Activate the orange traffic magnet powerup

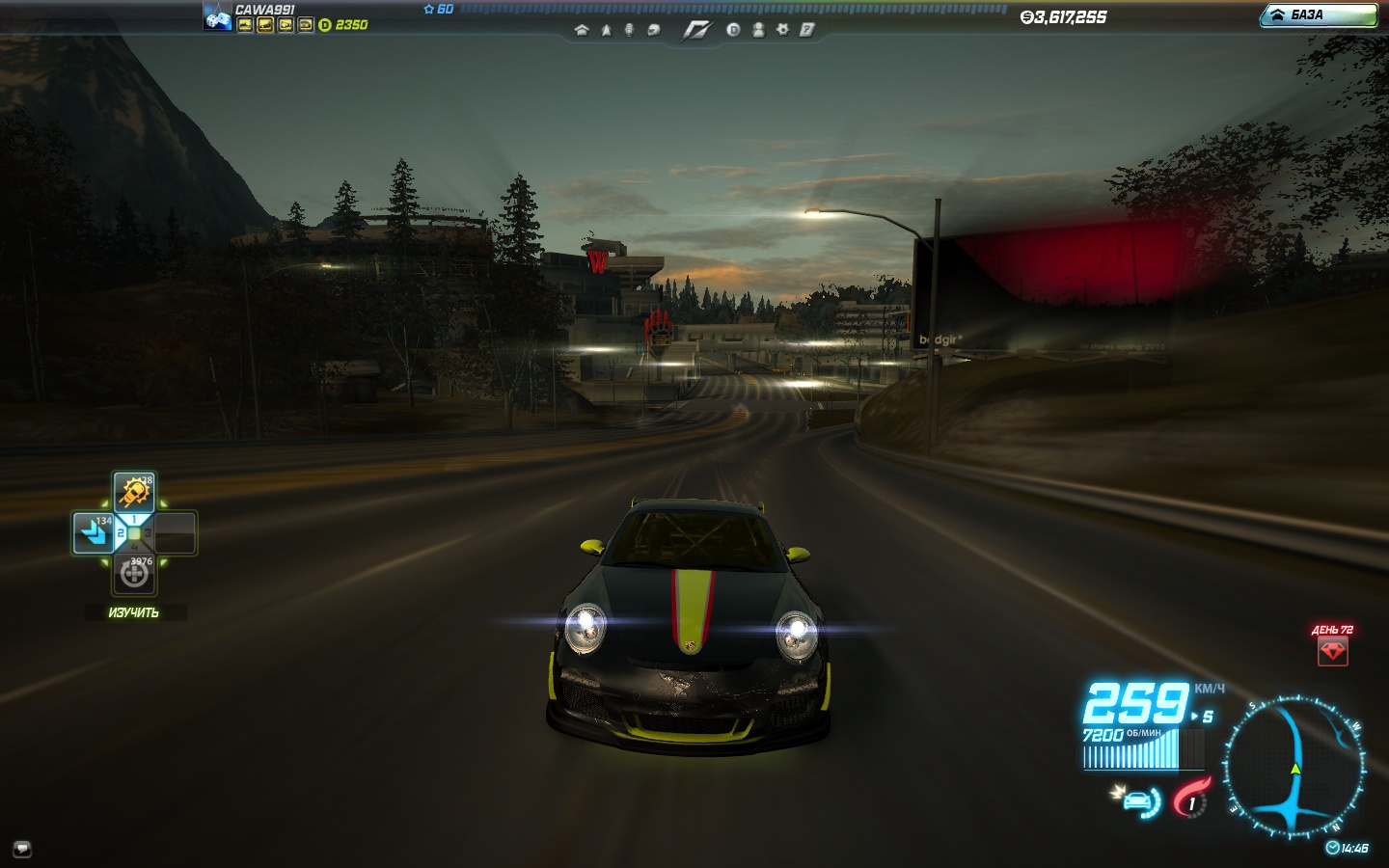[x=134, y=493]
